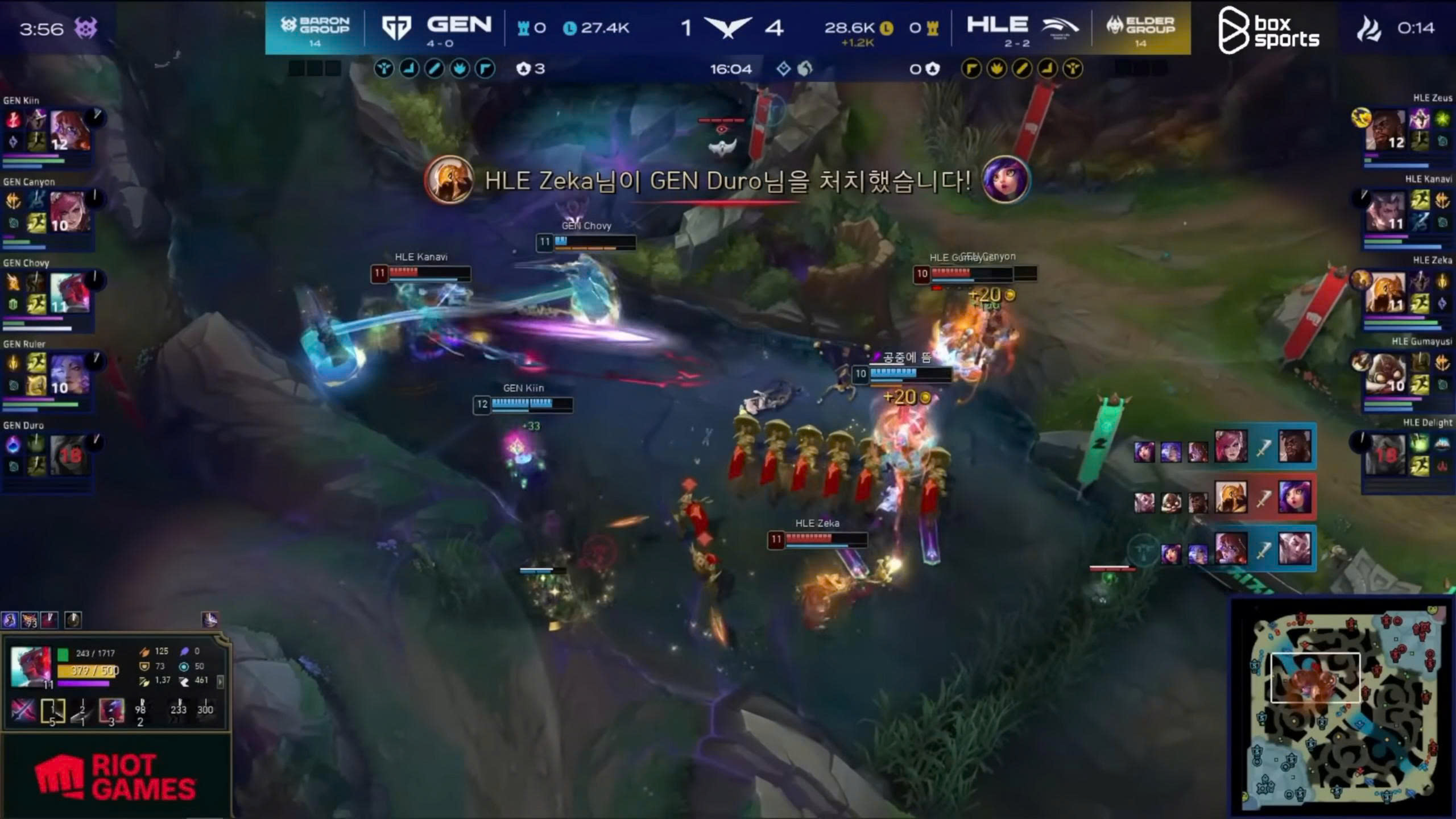Click the GEN team logo in scoreboard
The image size is (1456, 819).
(396, 27)
